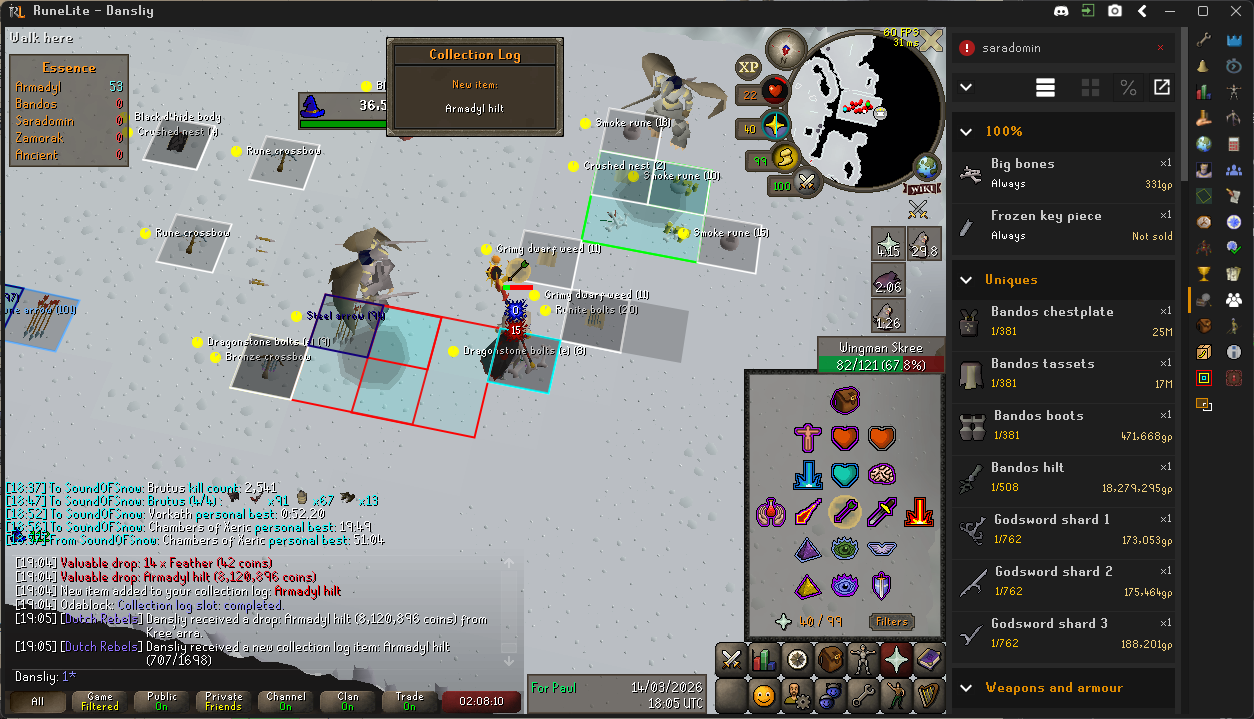Open the XP tracker orb
The height and width of the screenshot is (719, 1254).
click(749, 67)
